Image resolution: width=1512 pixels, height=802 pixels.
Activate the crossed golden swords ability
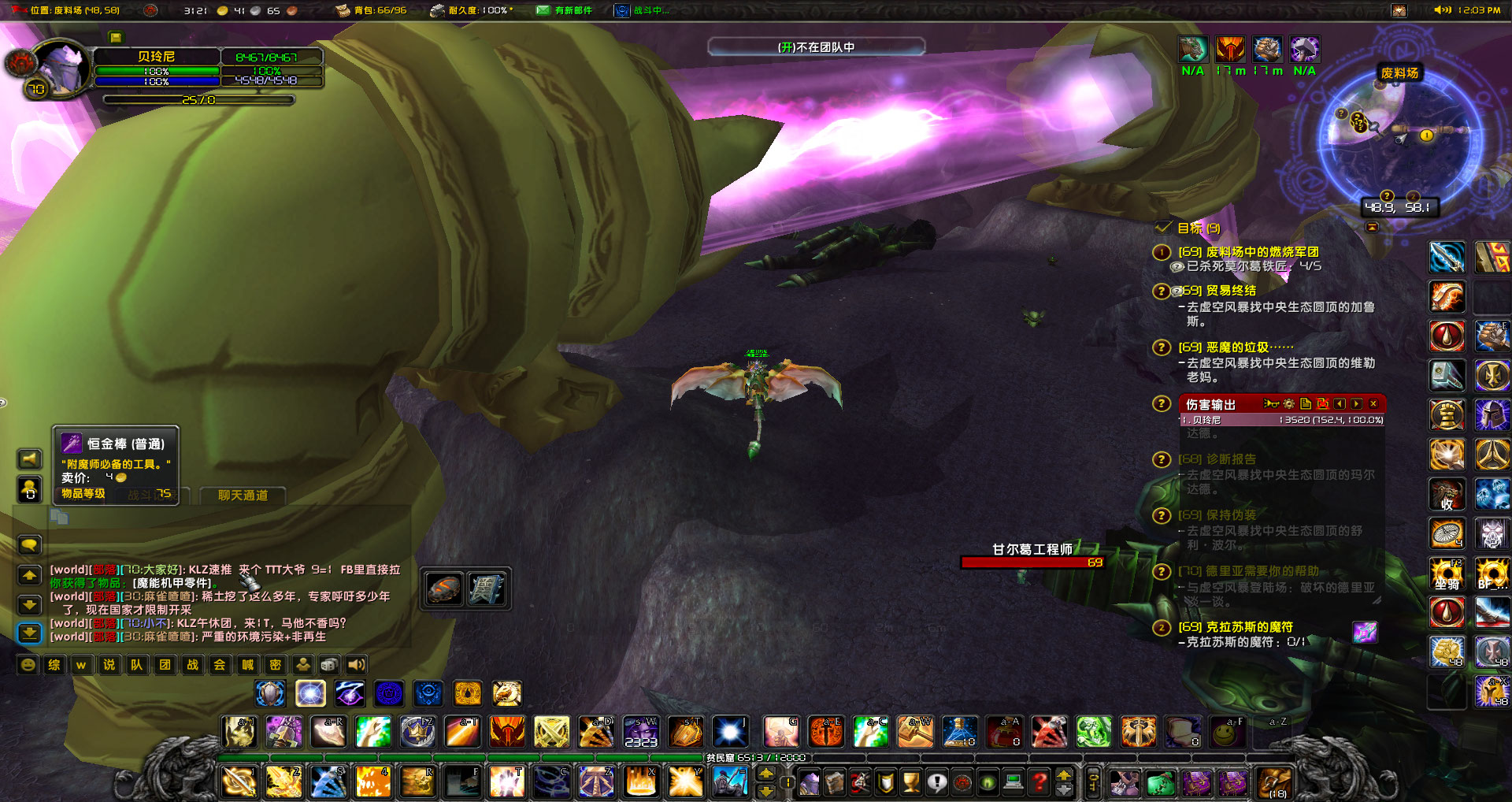click(551, 733)
